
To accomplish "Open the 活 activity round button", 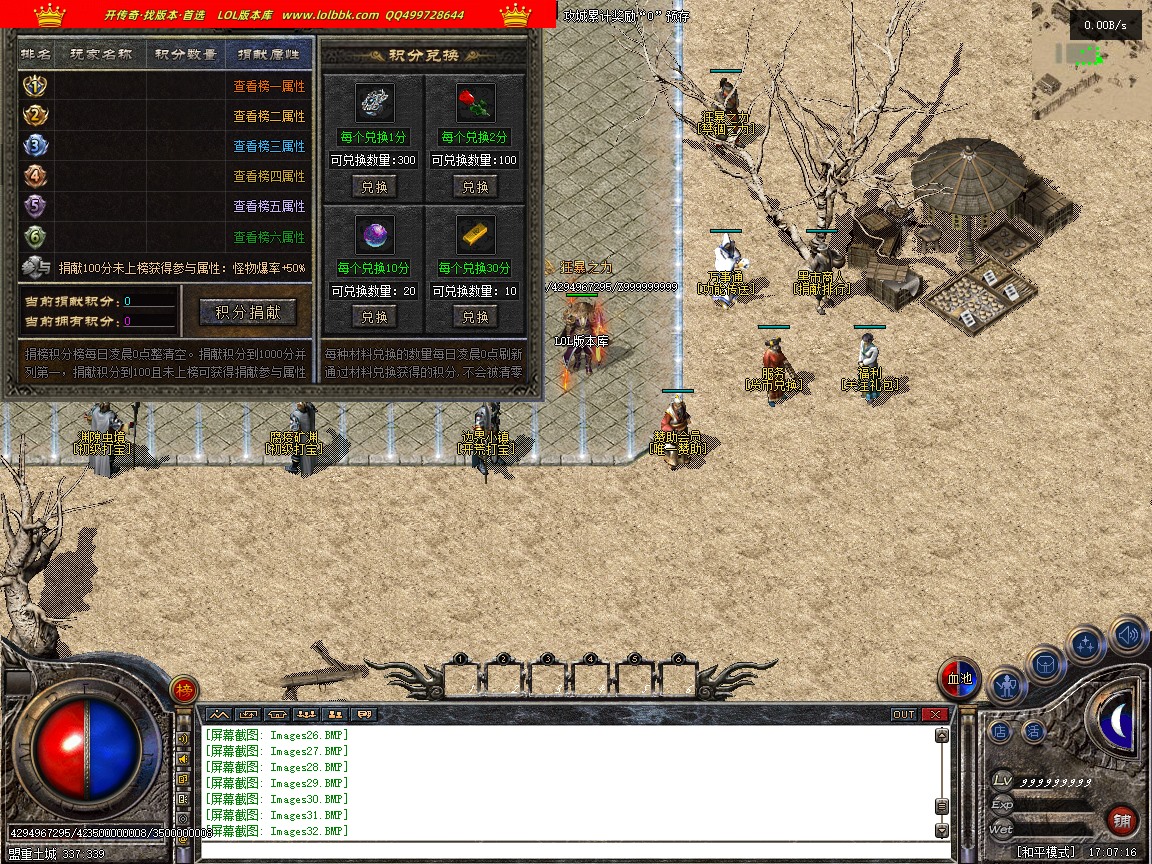I will point(1033,732).
